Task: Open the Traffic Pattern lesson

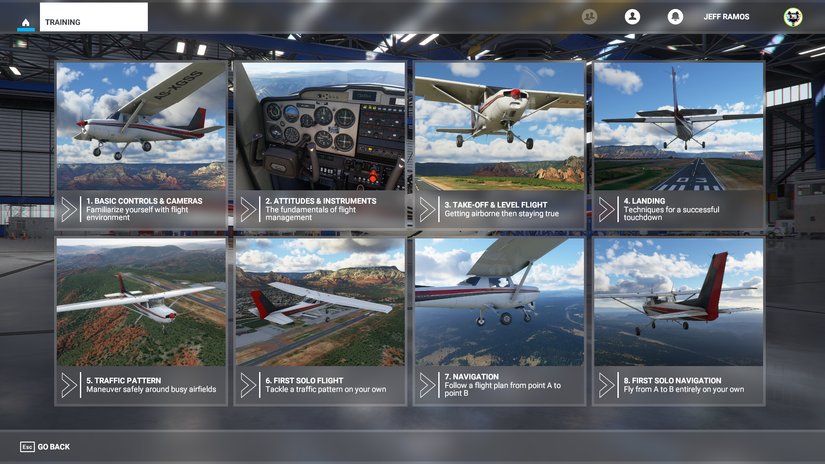Action: click(141, 321)
